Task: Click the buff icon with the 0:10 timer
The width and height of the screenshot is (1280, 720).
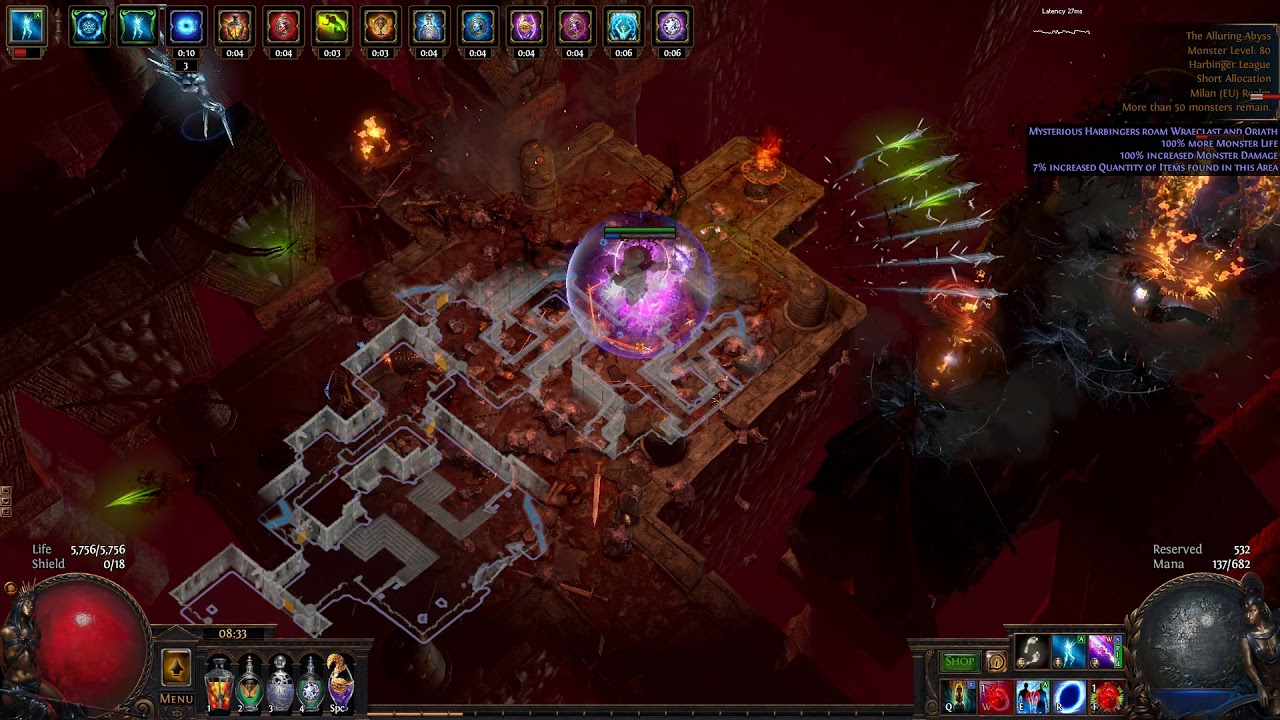Action: (186, 27)
